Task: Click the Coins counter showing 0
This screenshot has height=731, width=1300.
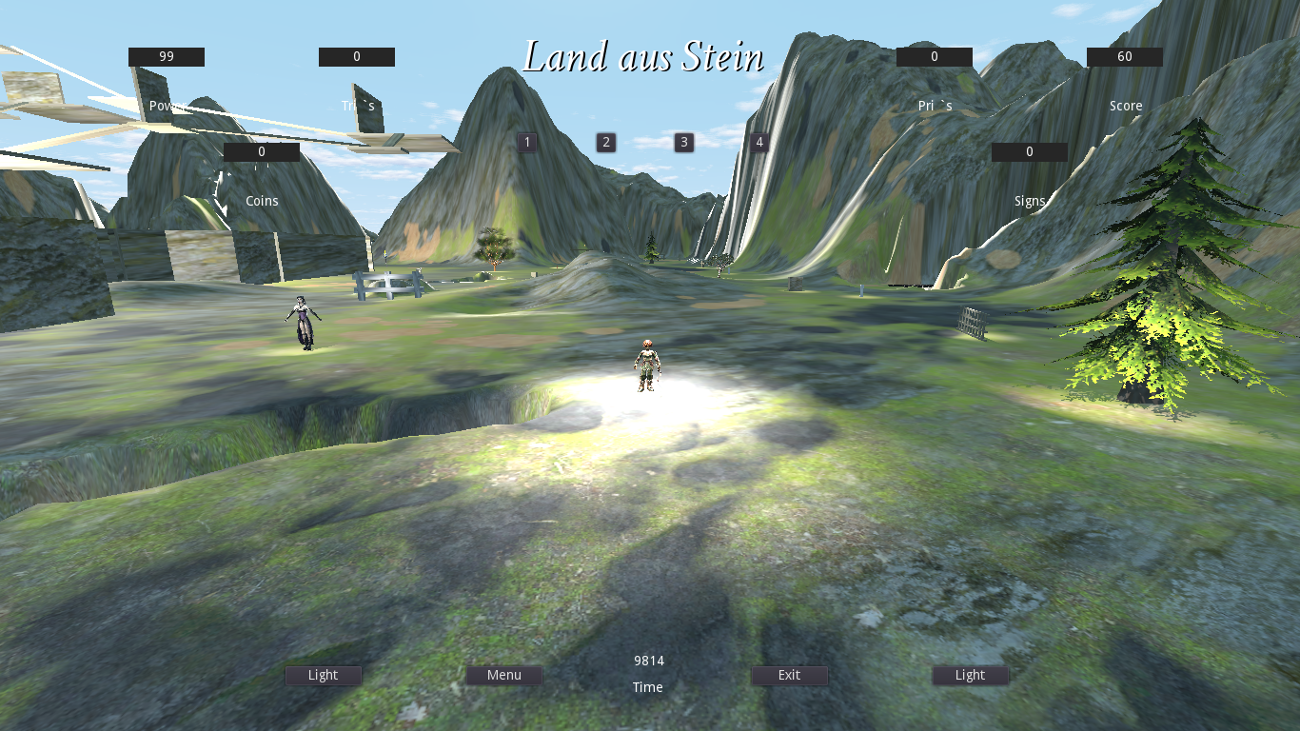Action: tap(262, 152)
